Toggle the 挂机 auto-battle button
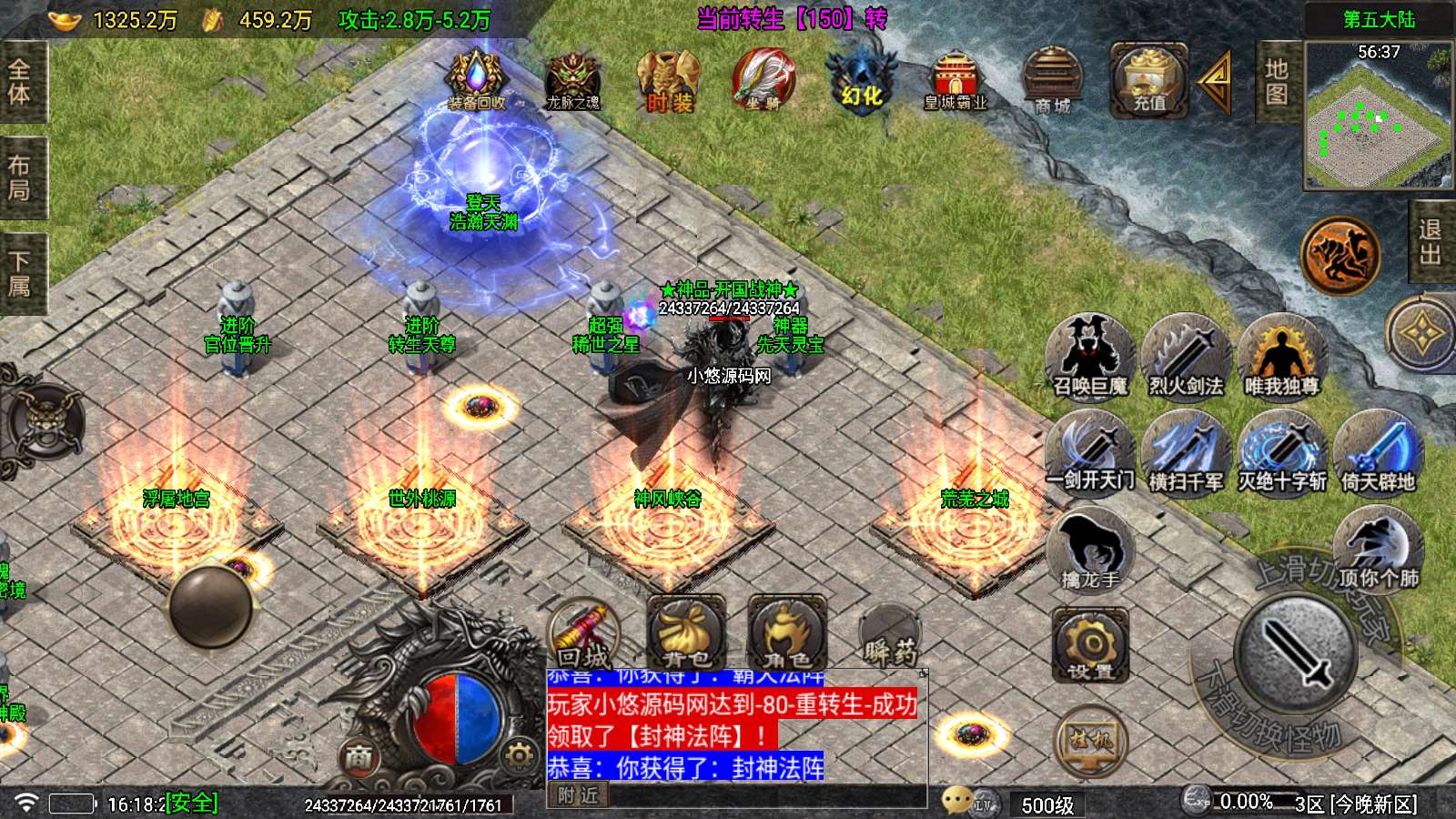This screenshot has height=819, width=1456. [1090, 741]
